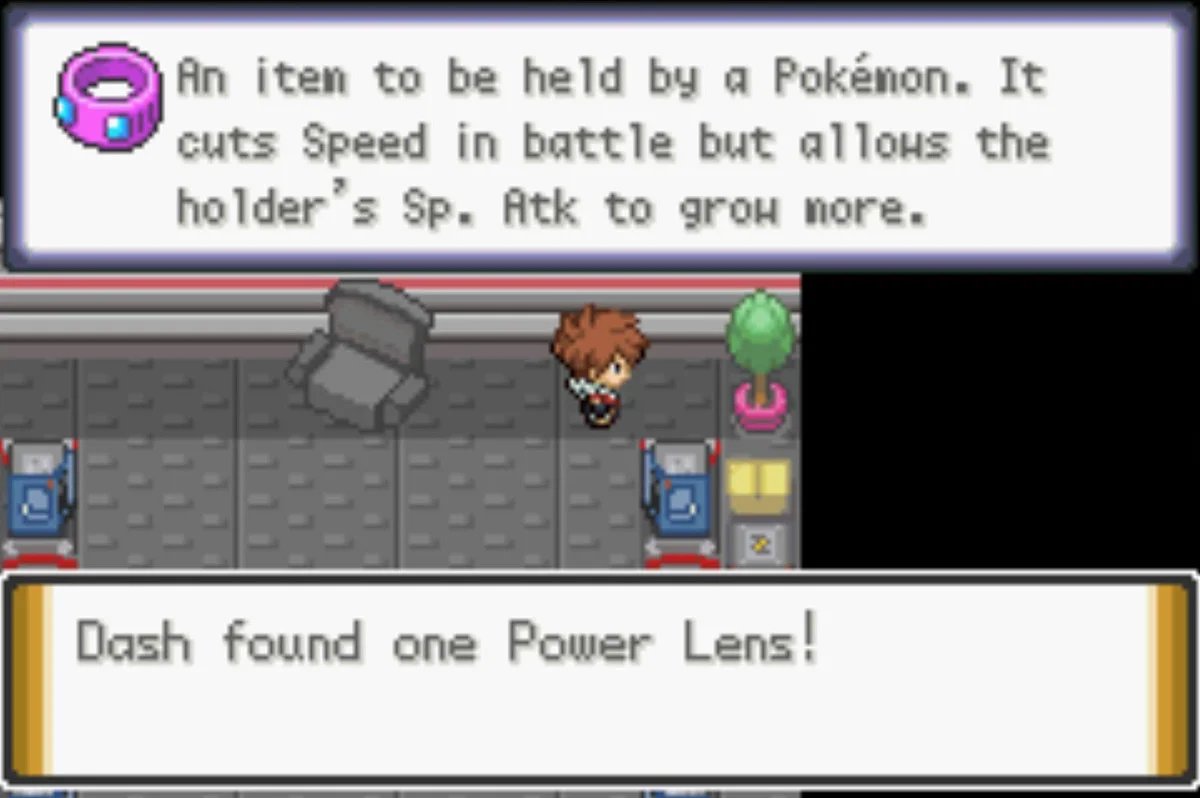
Task: Click the pink Power Lens item icon
Action: 107,97
